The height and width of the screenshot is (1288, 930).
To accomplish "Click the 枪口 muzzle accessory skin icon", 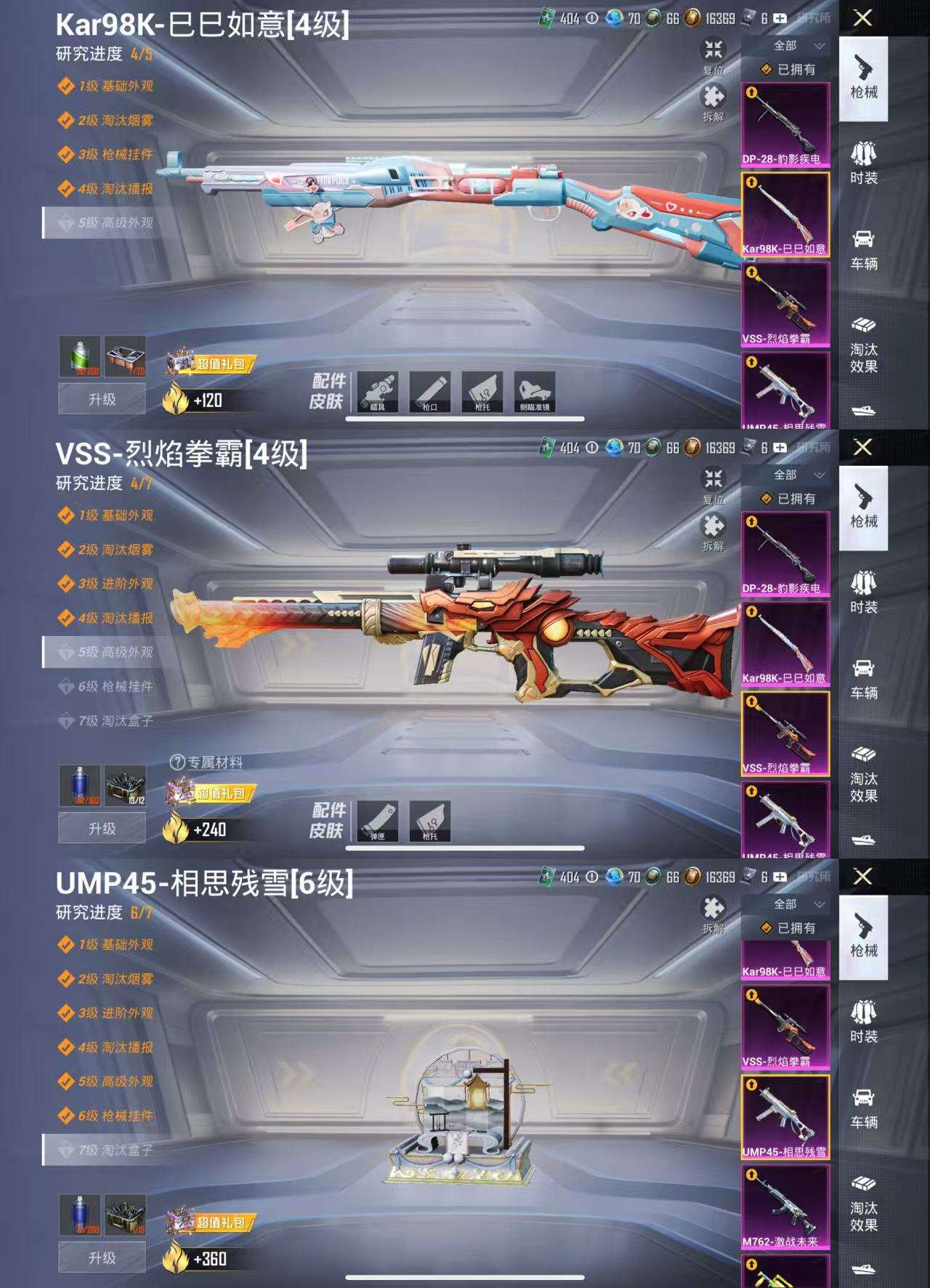I will (430, 391).
